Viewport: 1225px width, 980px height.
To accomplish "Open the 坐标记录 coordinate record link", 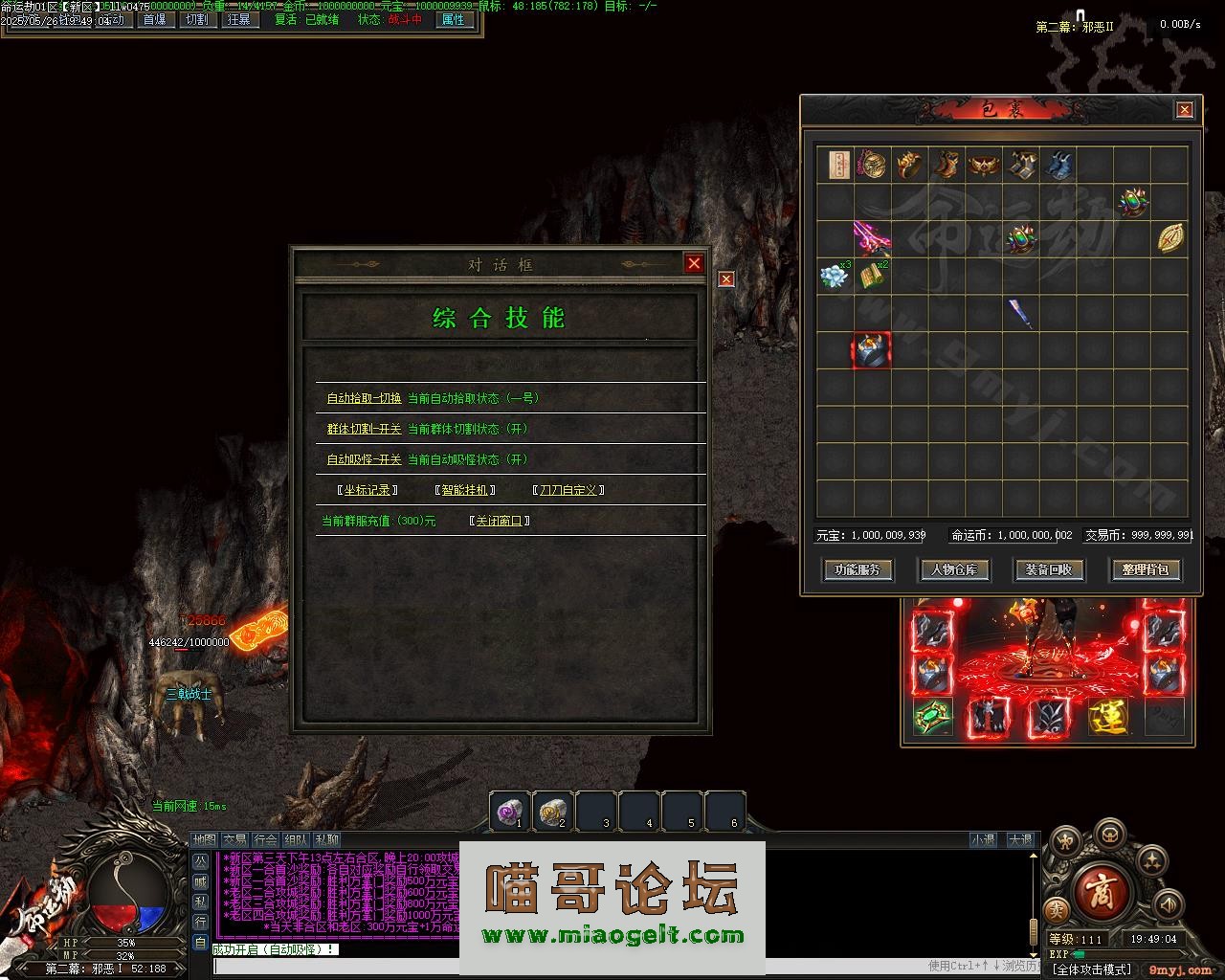I will (367, 490).
